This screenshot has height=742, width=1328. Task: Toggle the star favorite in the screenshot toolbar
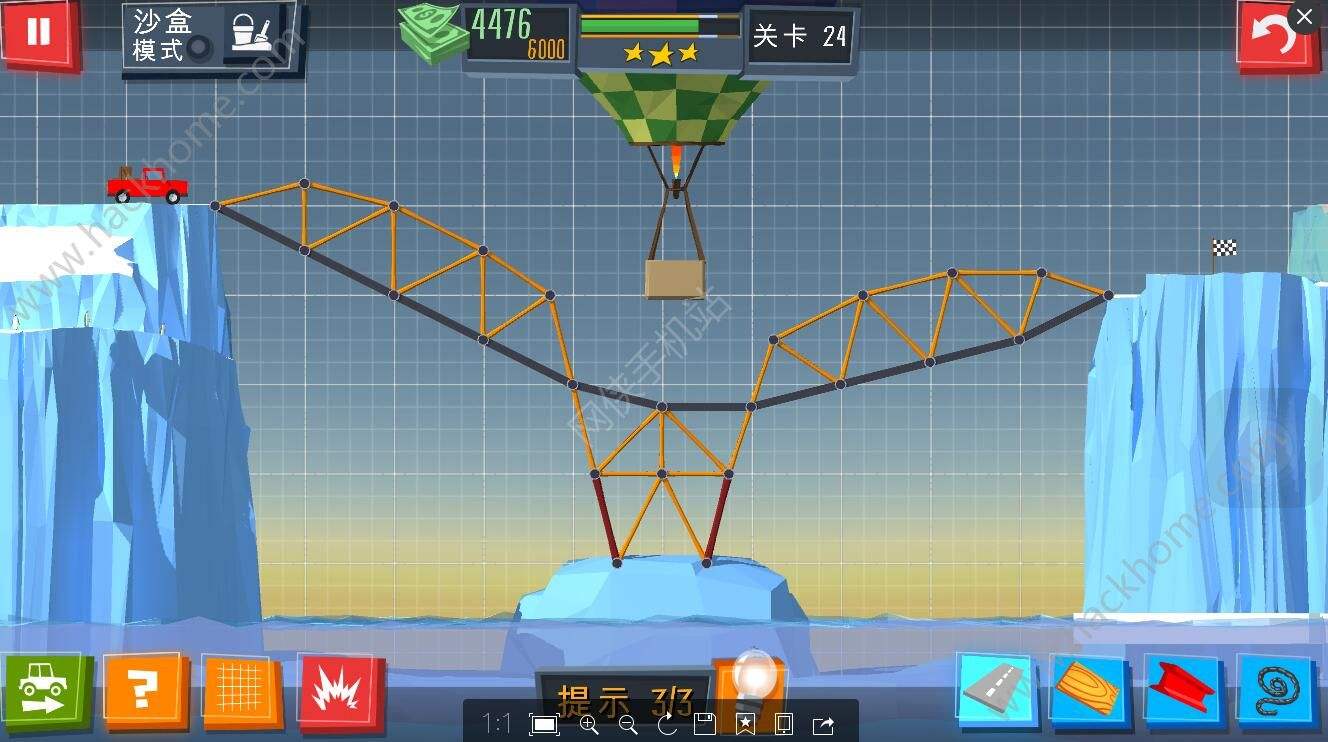tap(745, 725)
